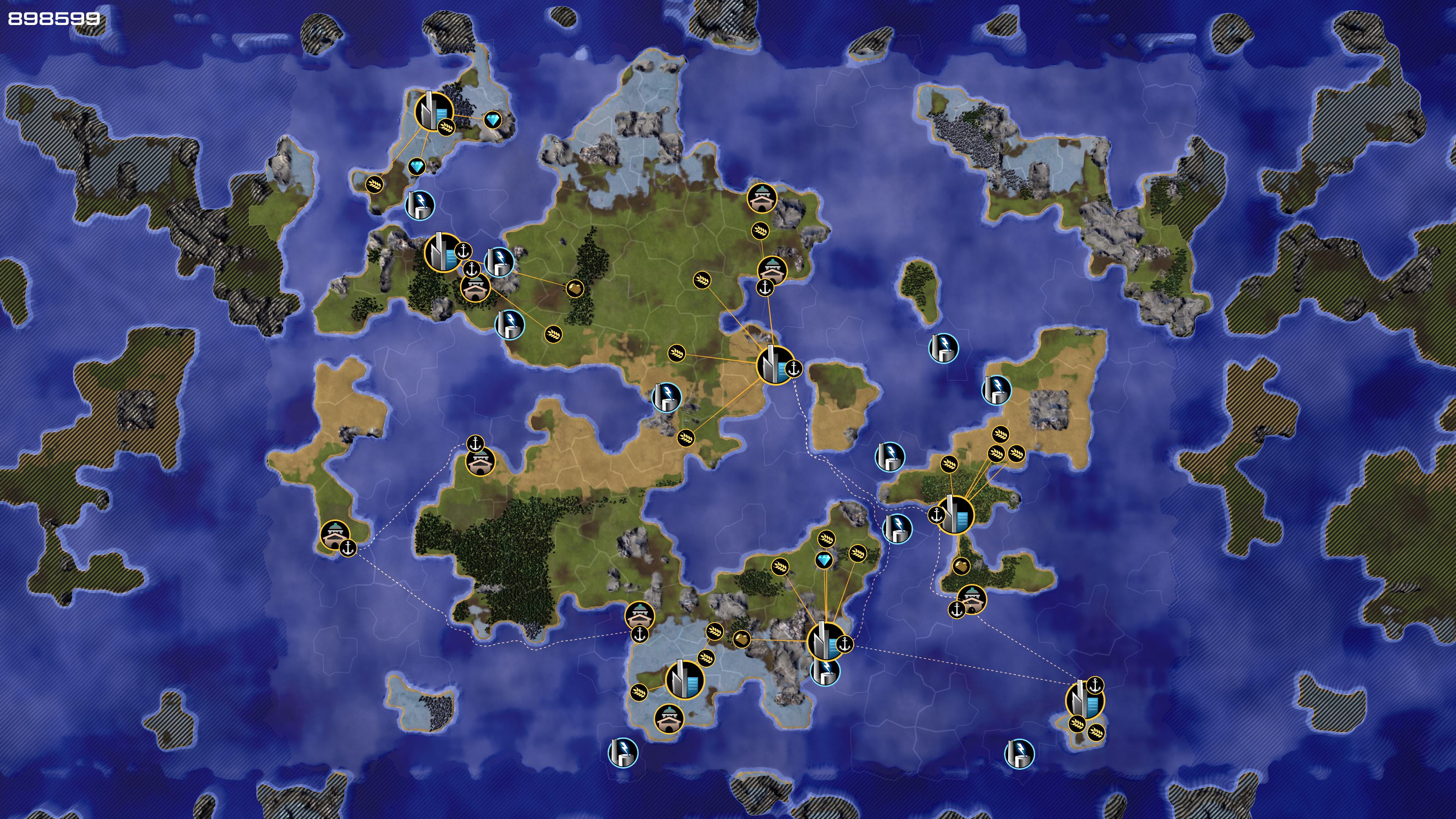Image resolution: width=1456 pixels, height=819 pixels.
Task: Select the eastern city marker linked to four wheat farms
Action: point(955,515)
